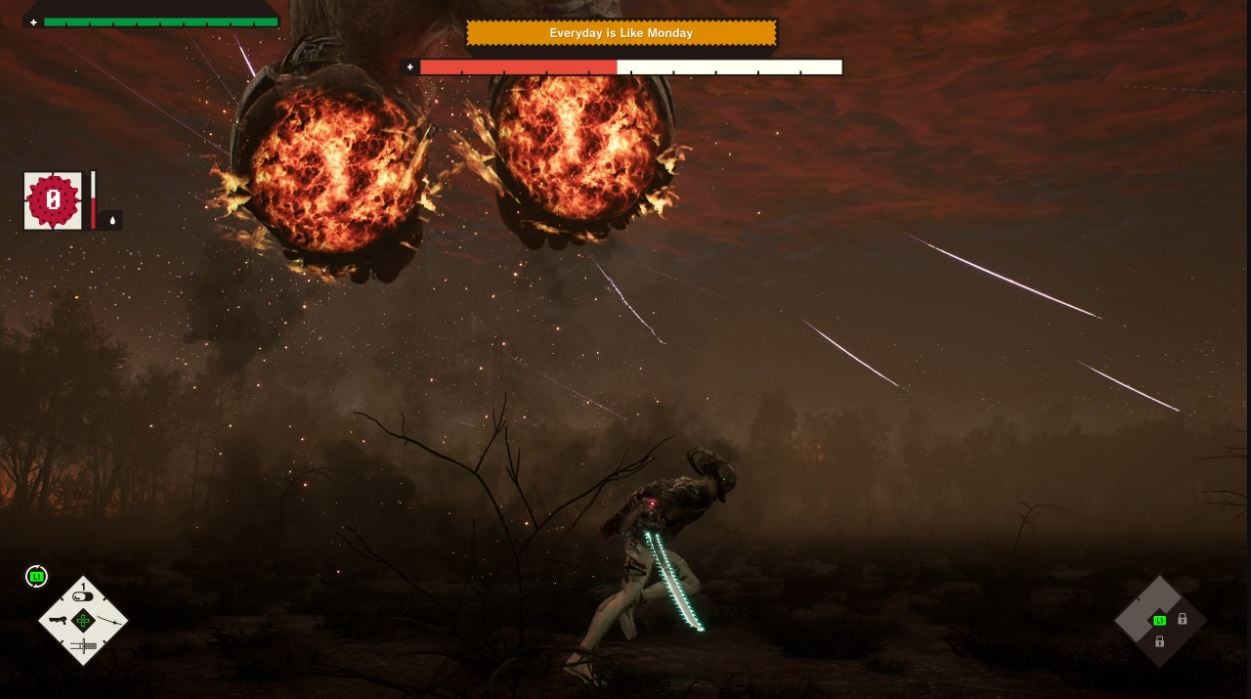Click the "Everyday is Like Monday" boss banner
1251x699 pixels.
point(621,33)
